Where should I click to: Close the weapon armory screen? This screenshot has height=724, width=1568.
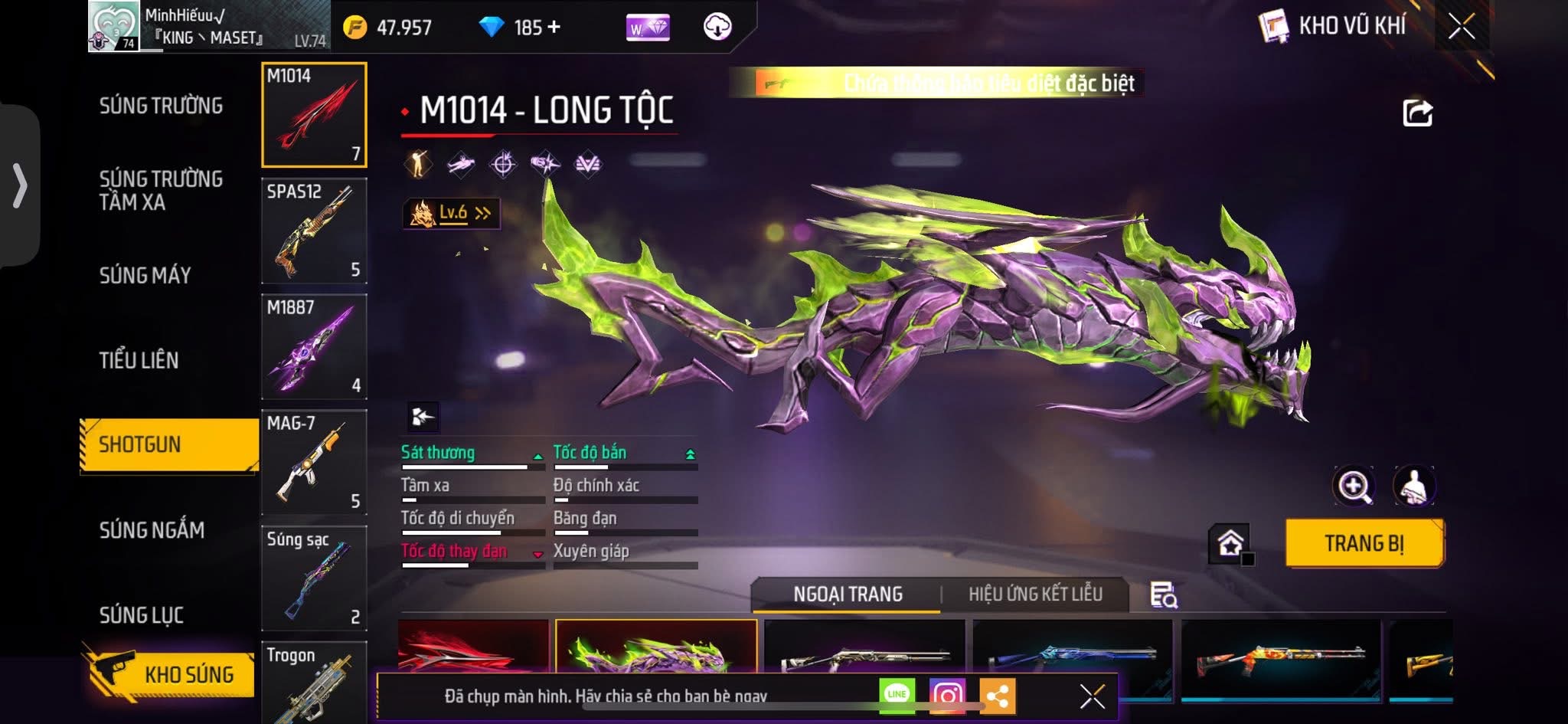(1461, 27)
